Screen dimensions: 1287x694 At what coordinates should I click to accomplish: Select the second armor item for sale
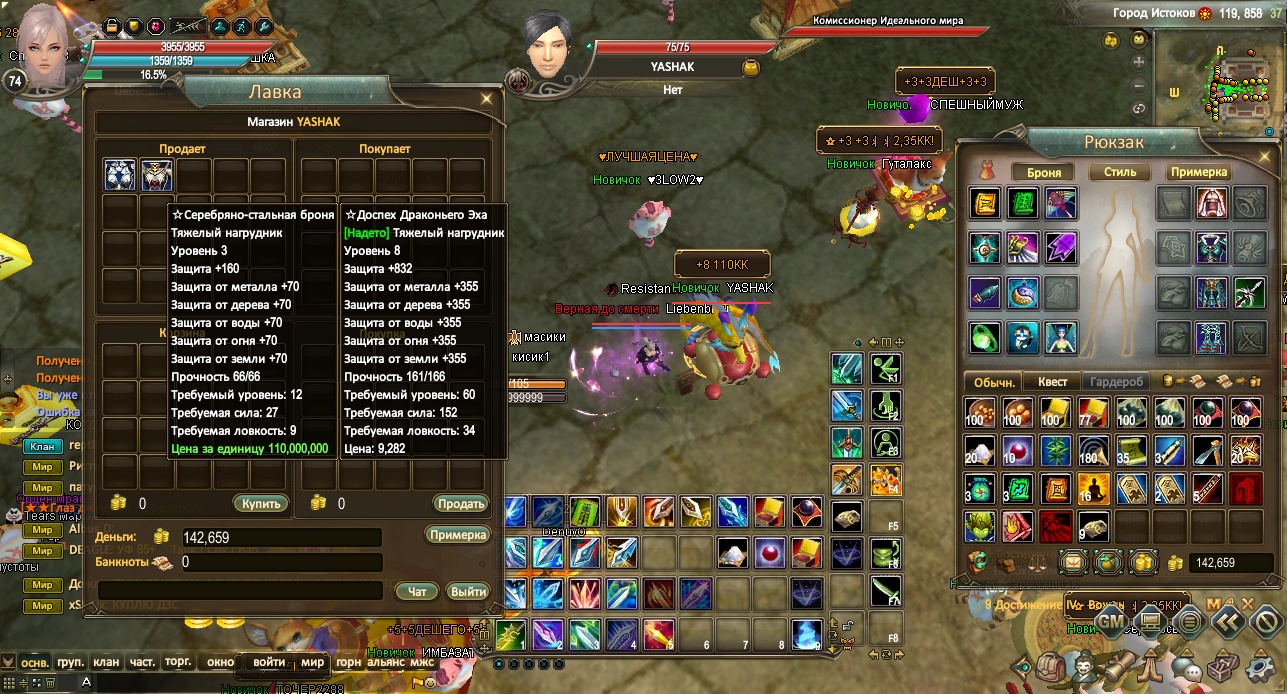pos(157,175)
